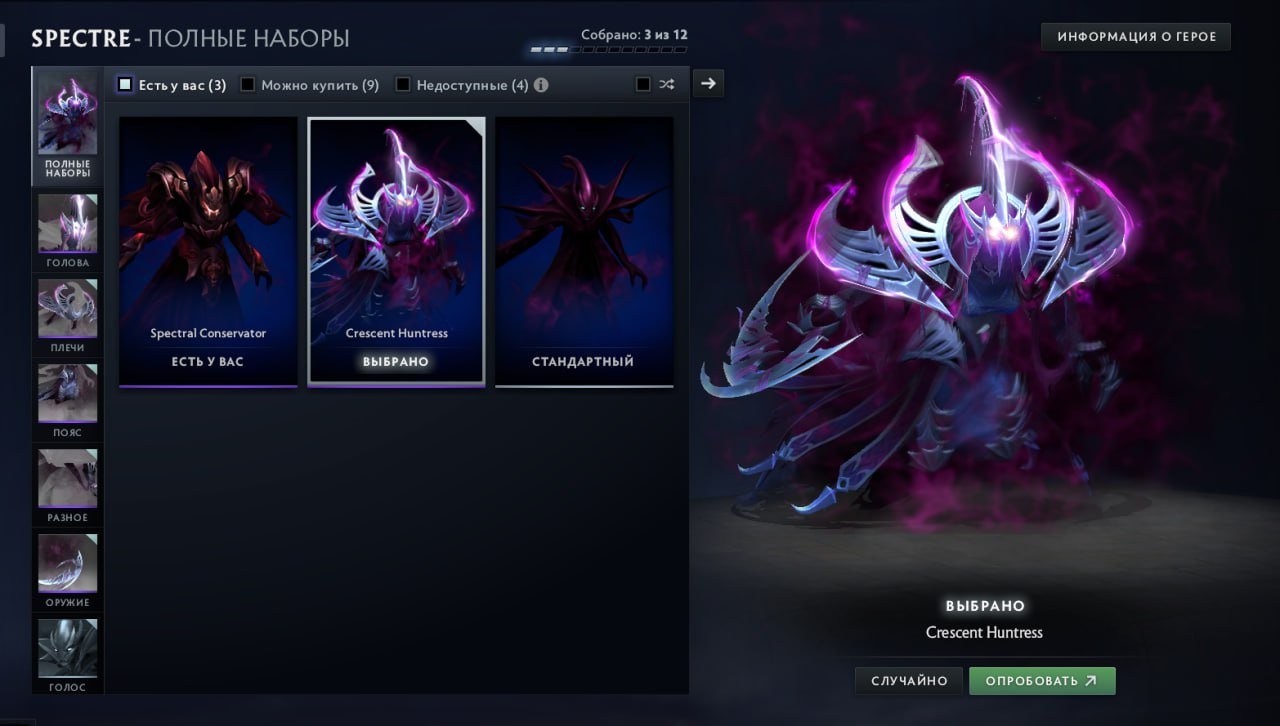Check the 'Можно купить (9)' filter

tap(247, 85)
